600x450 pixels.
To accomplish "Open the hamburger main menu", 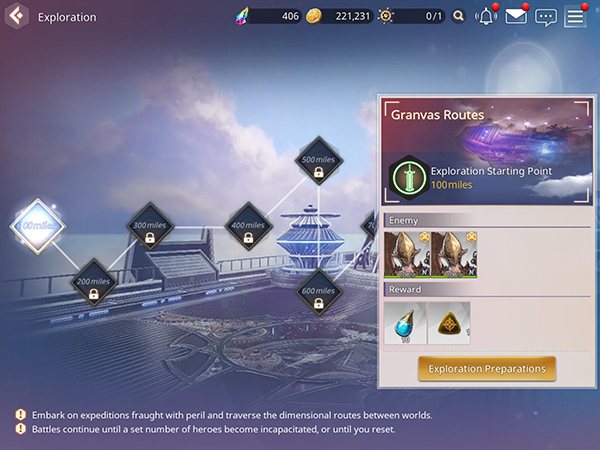I will pyautogui.click(x=575, y=17).
